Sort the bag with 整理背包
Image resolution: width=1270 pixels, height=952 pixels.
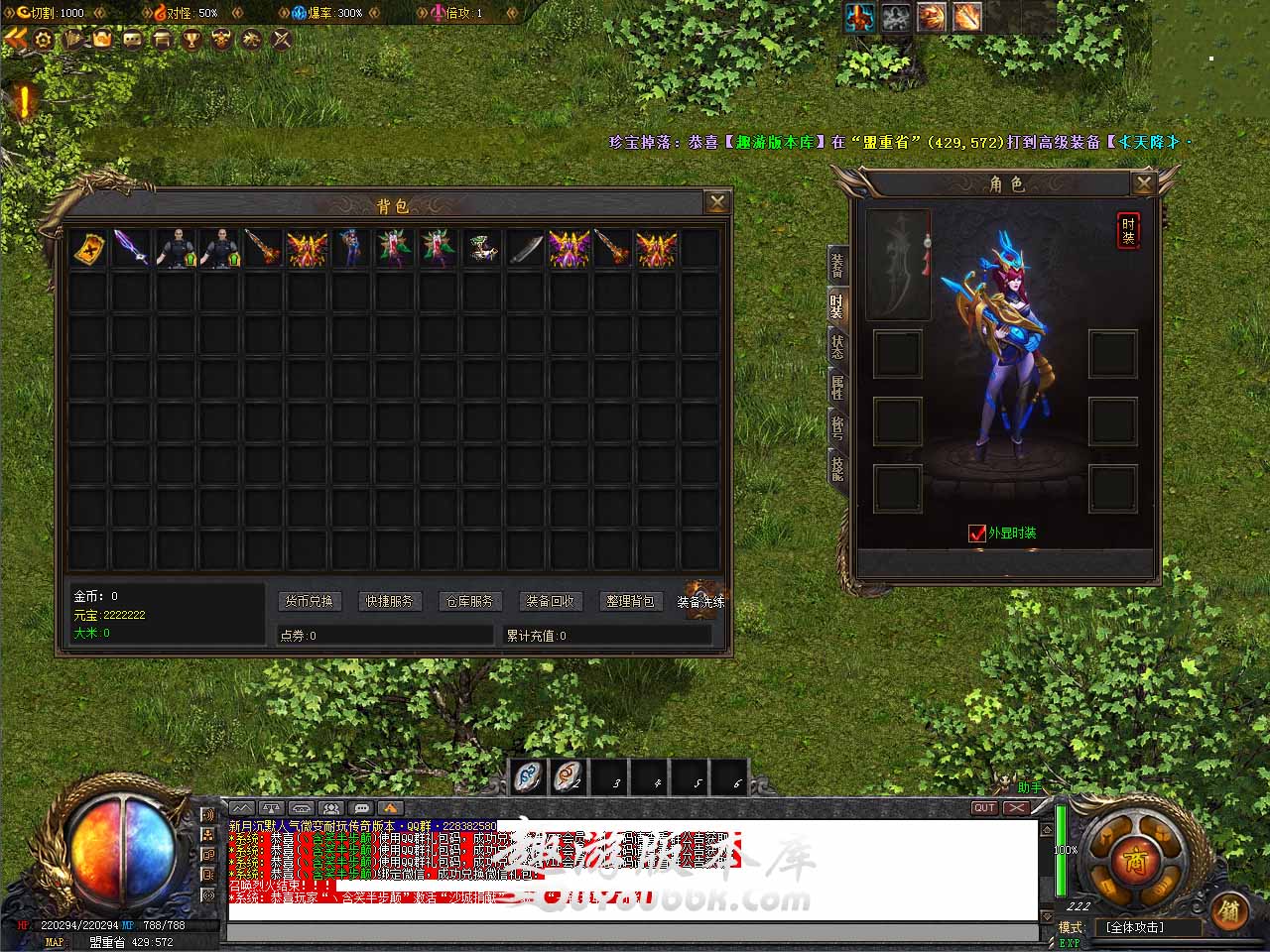(x=630, y=601)
